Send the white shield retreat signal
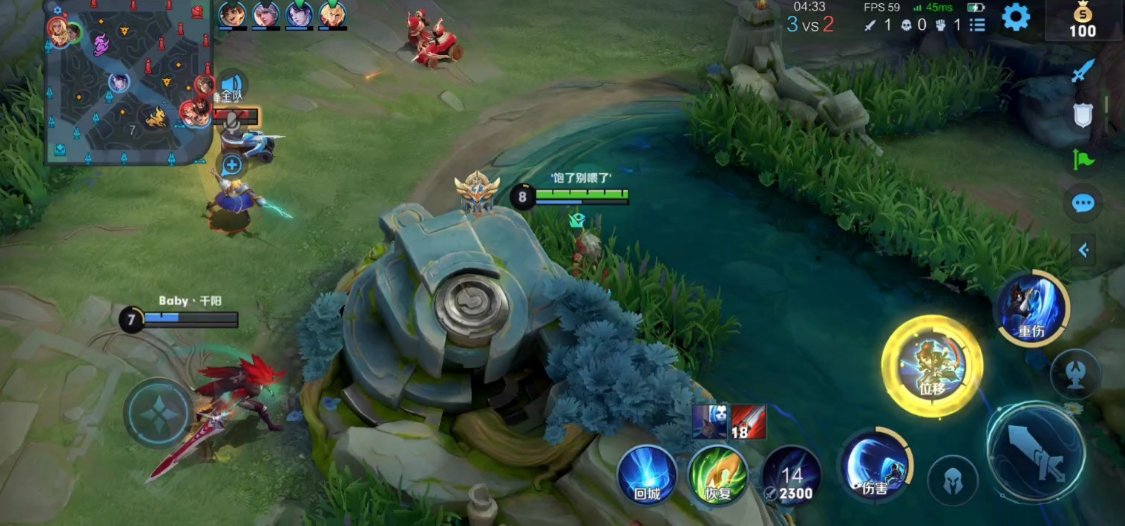The image size is (1125, 526). pos(1083,115)
